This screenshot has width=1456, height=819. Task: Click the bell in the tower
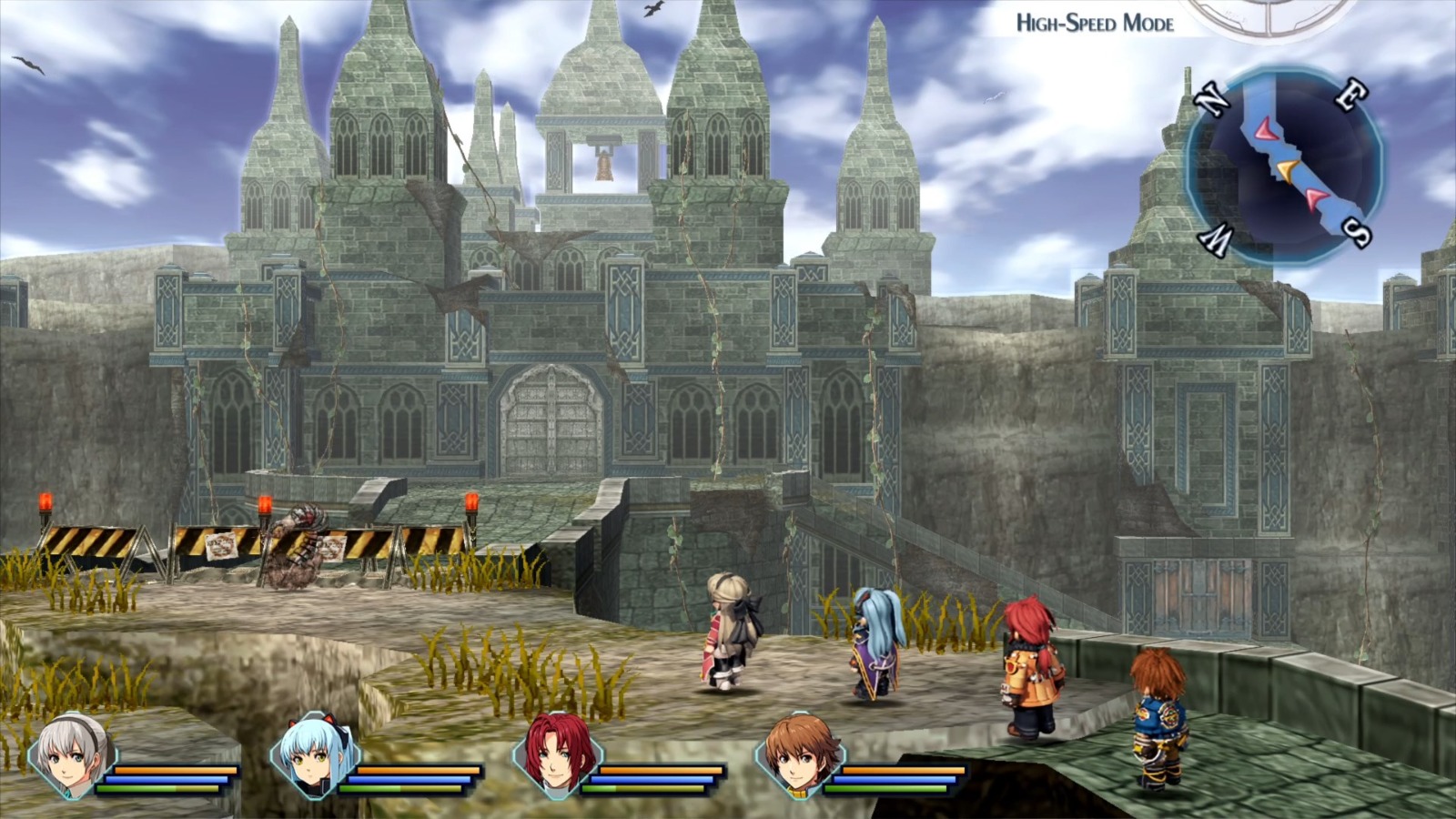click(x=603, y=167)
